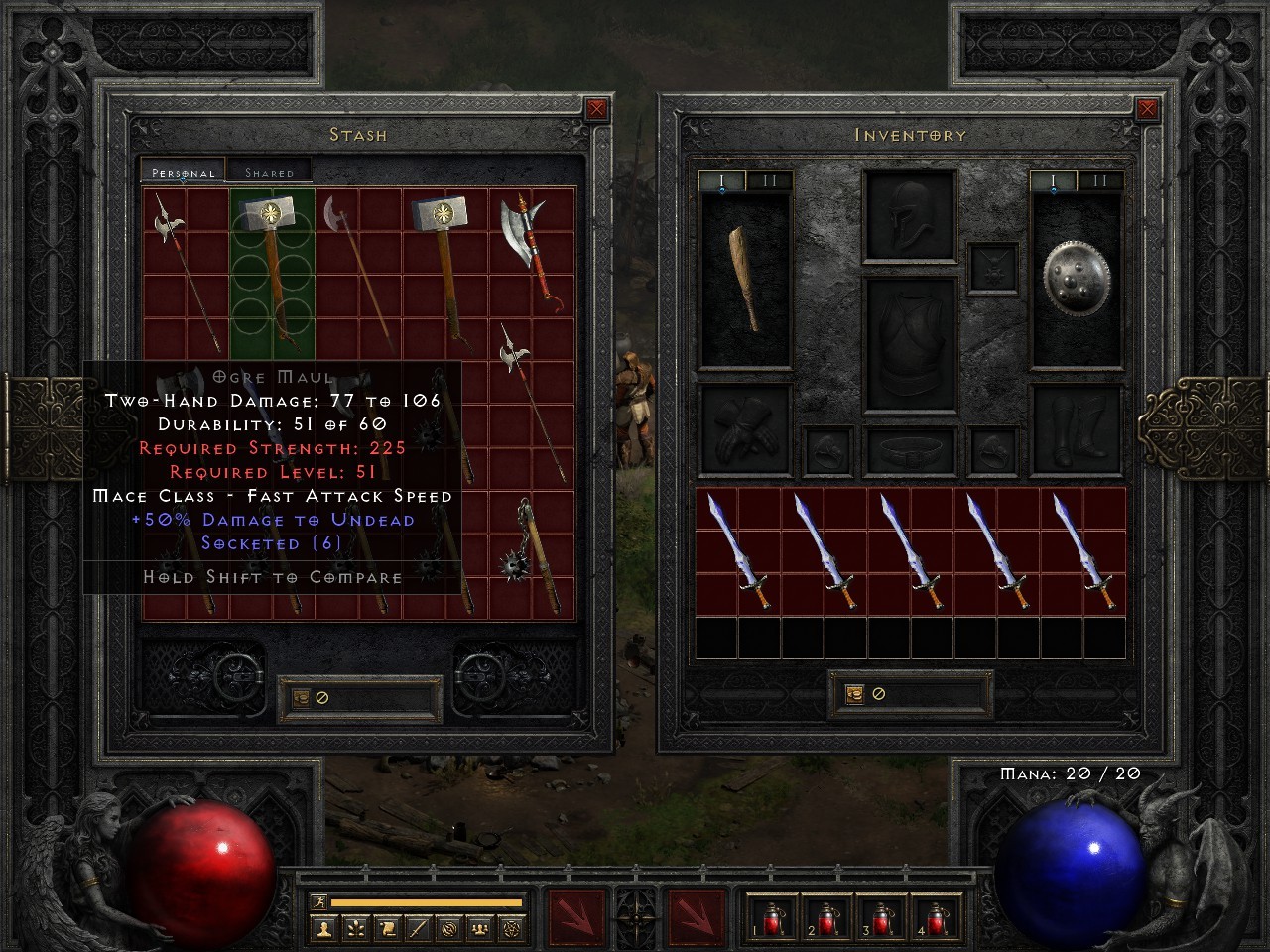1270x952 pixels.
Task: Open the skill tree icon
Action: [x=356, y=928]
